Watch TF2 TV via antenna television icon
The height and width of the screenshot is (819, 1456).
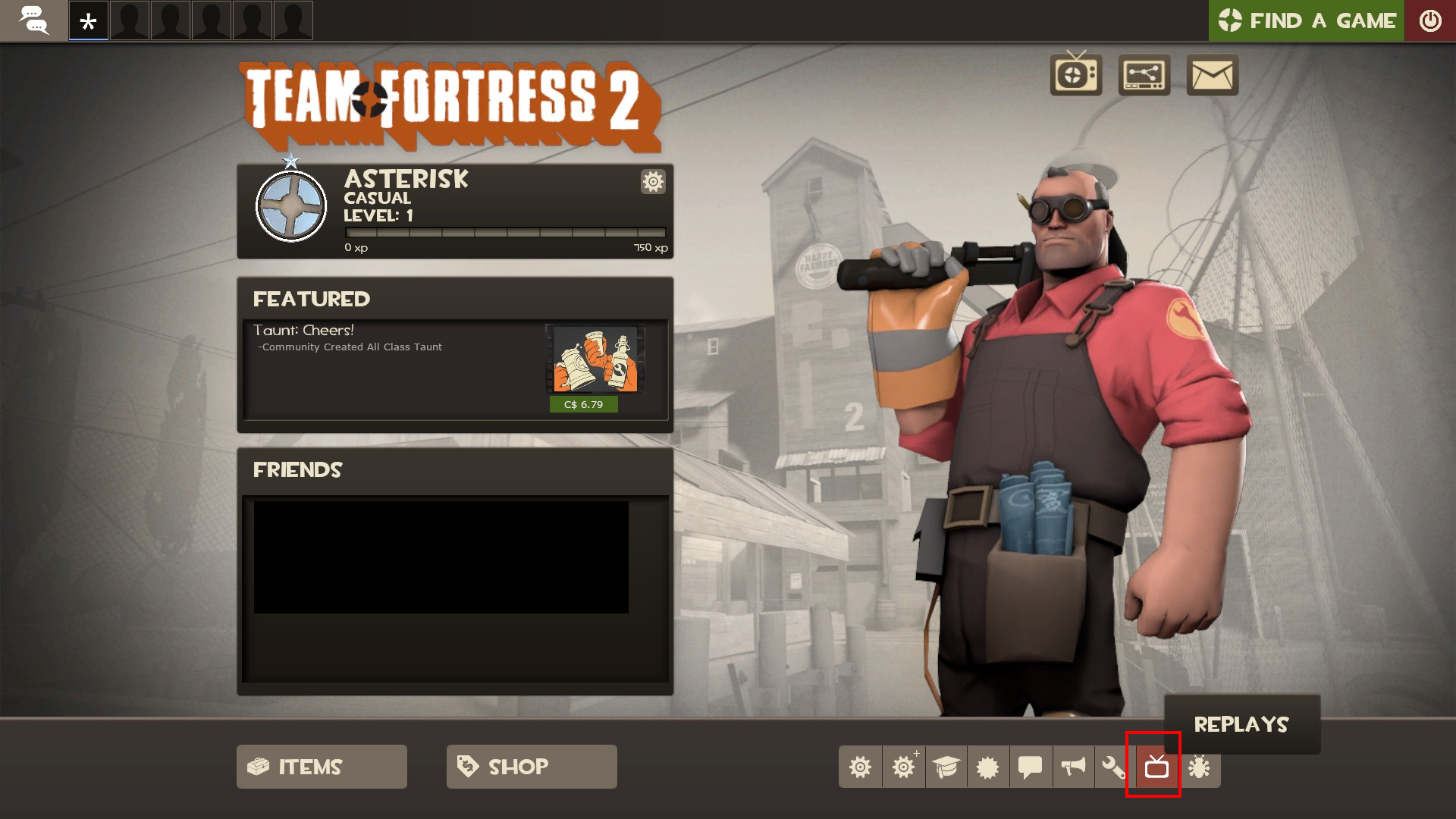tap(1075, 75)
